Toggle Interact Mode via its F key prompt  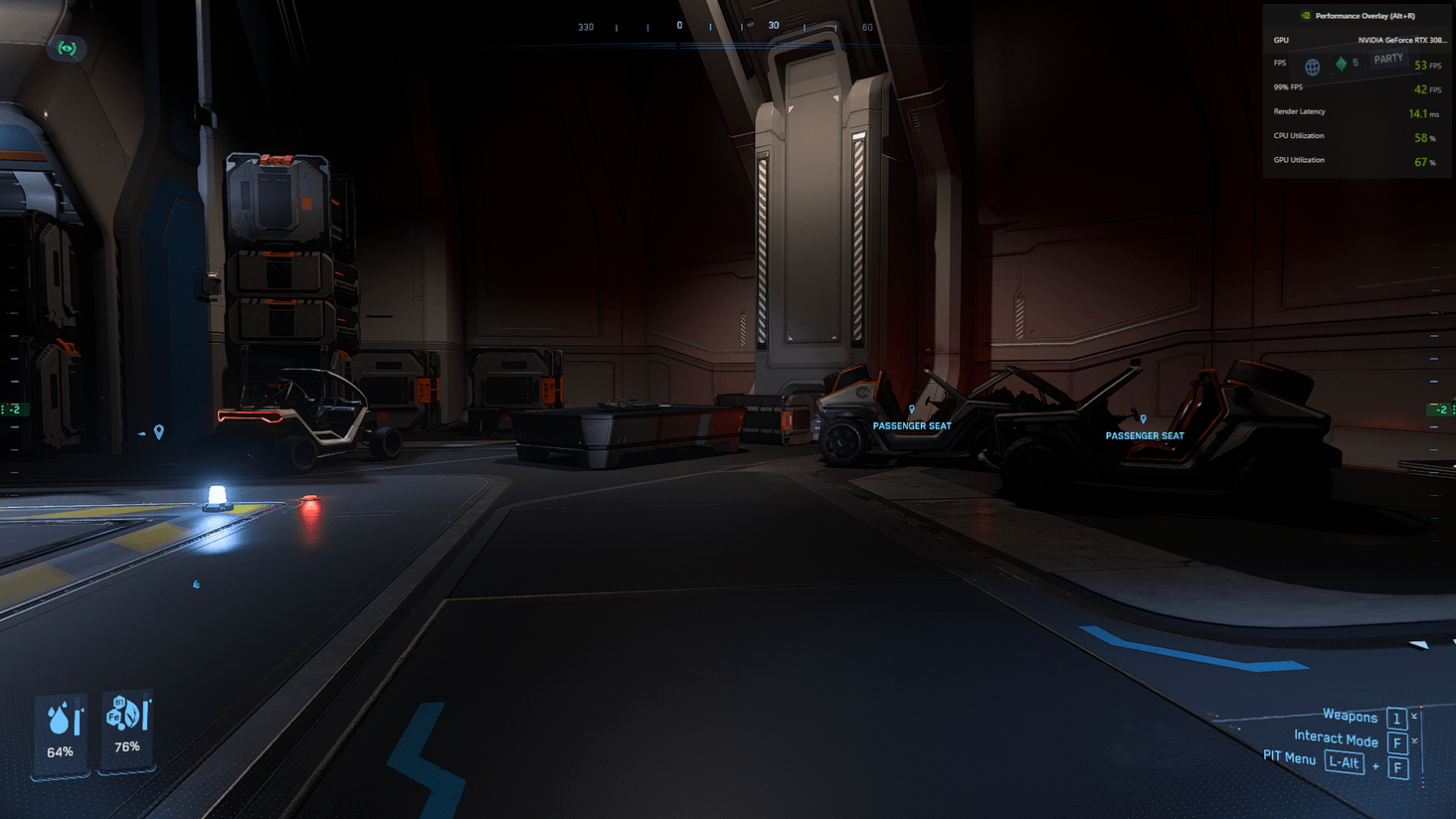coord(1396,742)
